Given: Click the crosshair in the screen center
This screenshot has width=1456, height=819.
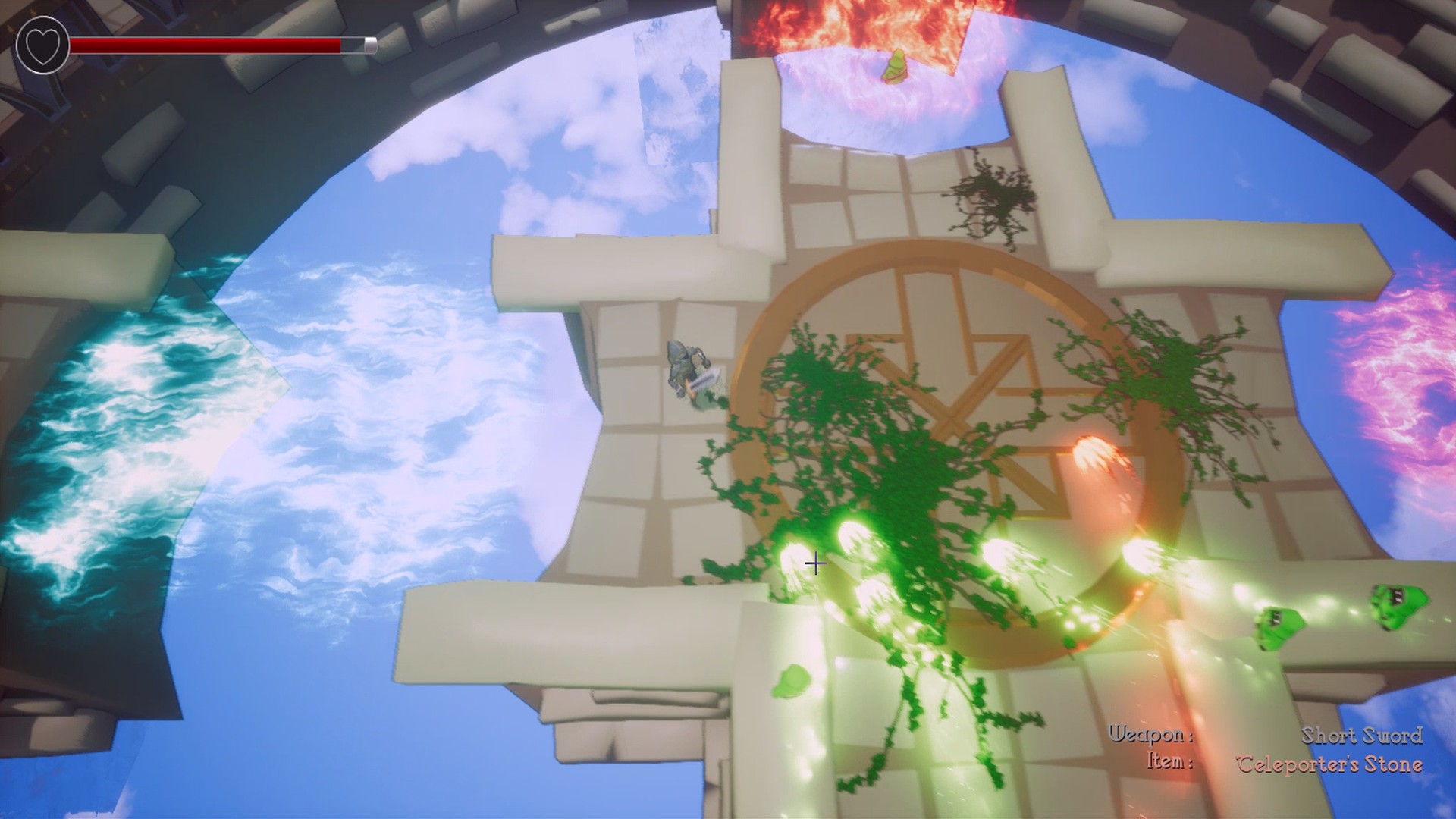Looking at the screenshot, I should coord(815,563).
